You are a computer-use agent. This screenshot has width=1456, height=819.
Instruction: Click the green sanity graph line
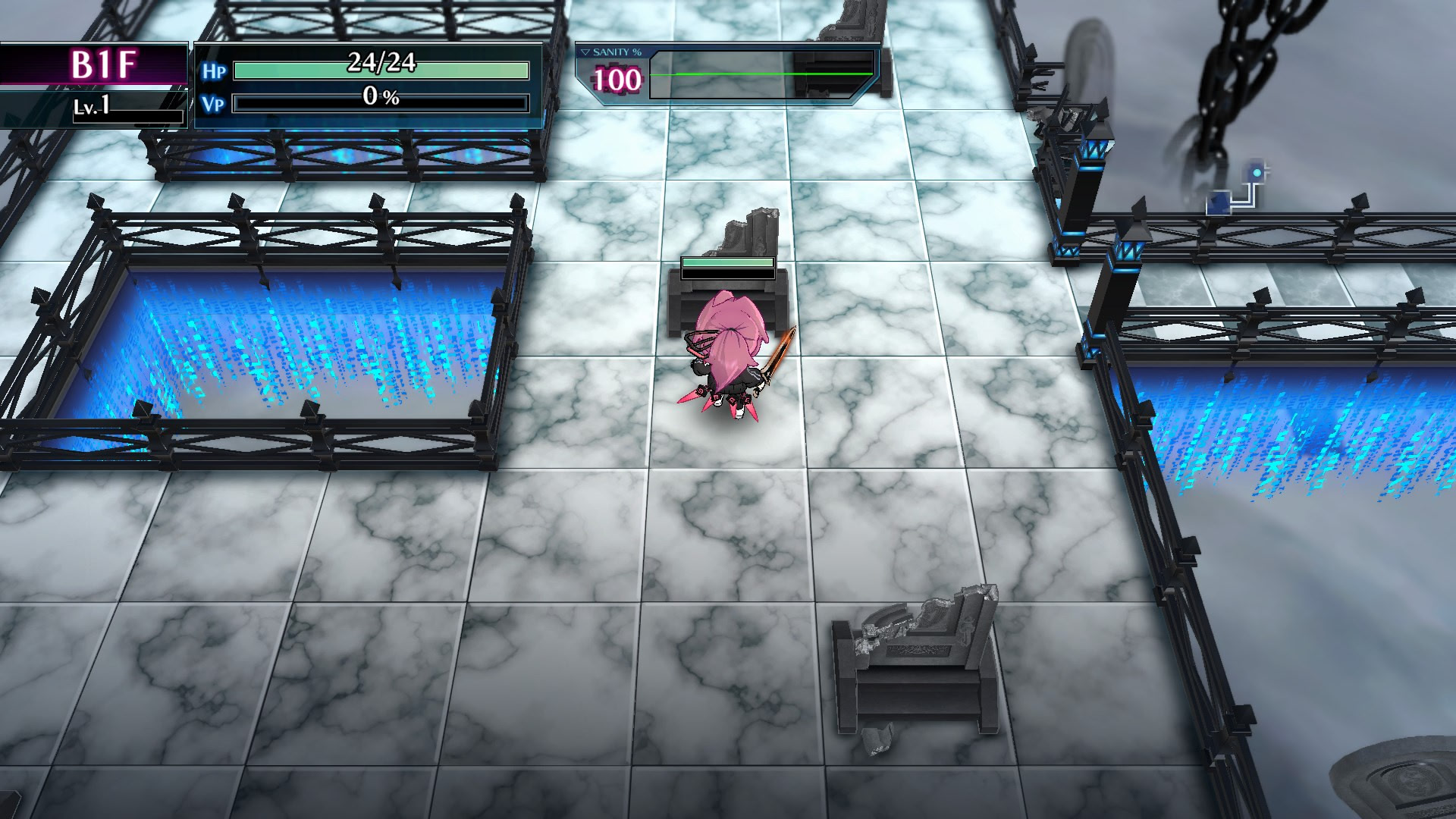coord(758,74)
